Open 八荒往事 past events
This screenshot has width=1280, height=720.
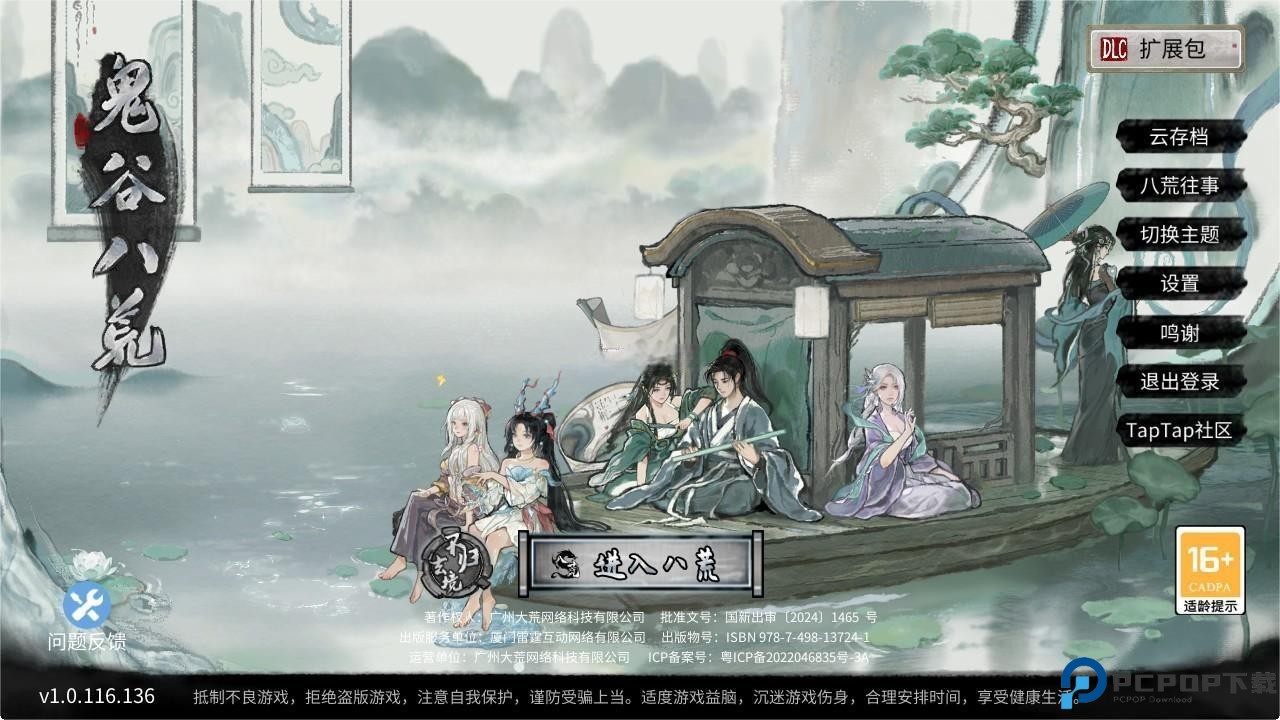1178,186
